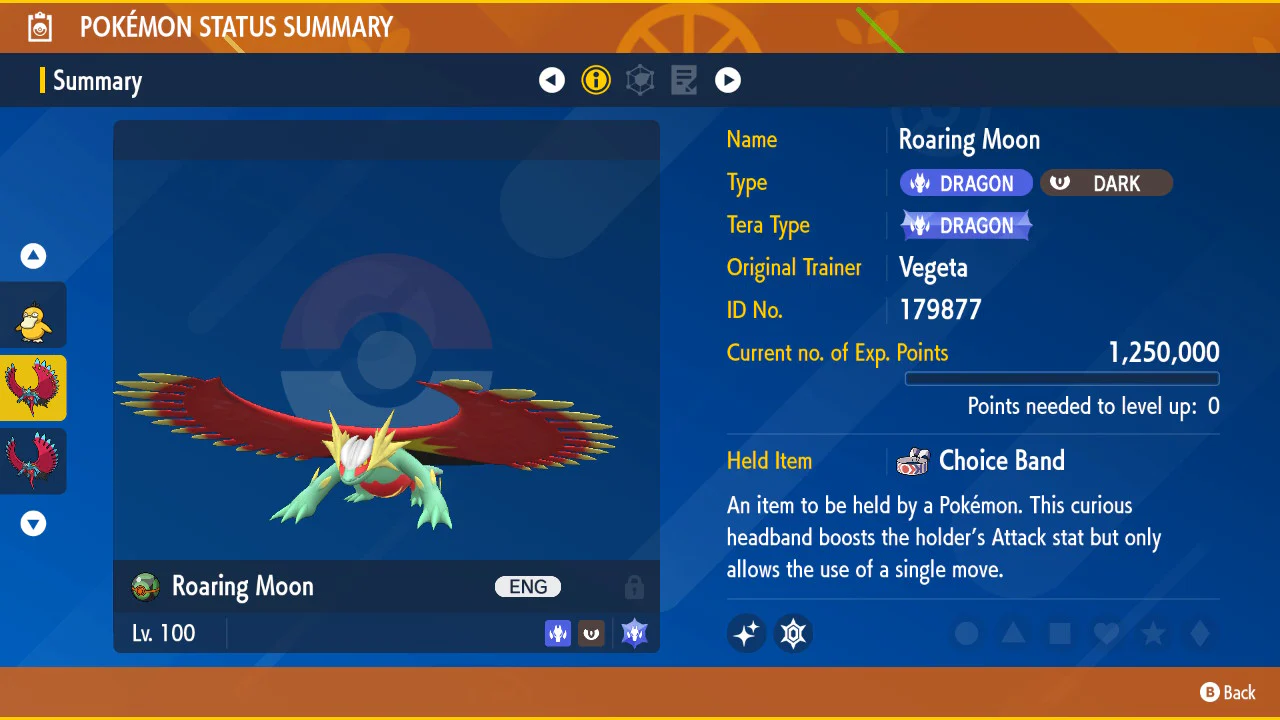This screenshot has height=720, width=1280.
Task: Go to the next summary page arrow
Action: (x=728, y=80)
